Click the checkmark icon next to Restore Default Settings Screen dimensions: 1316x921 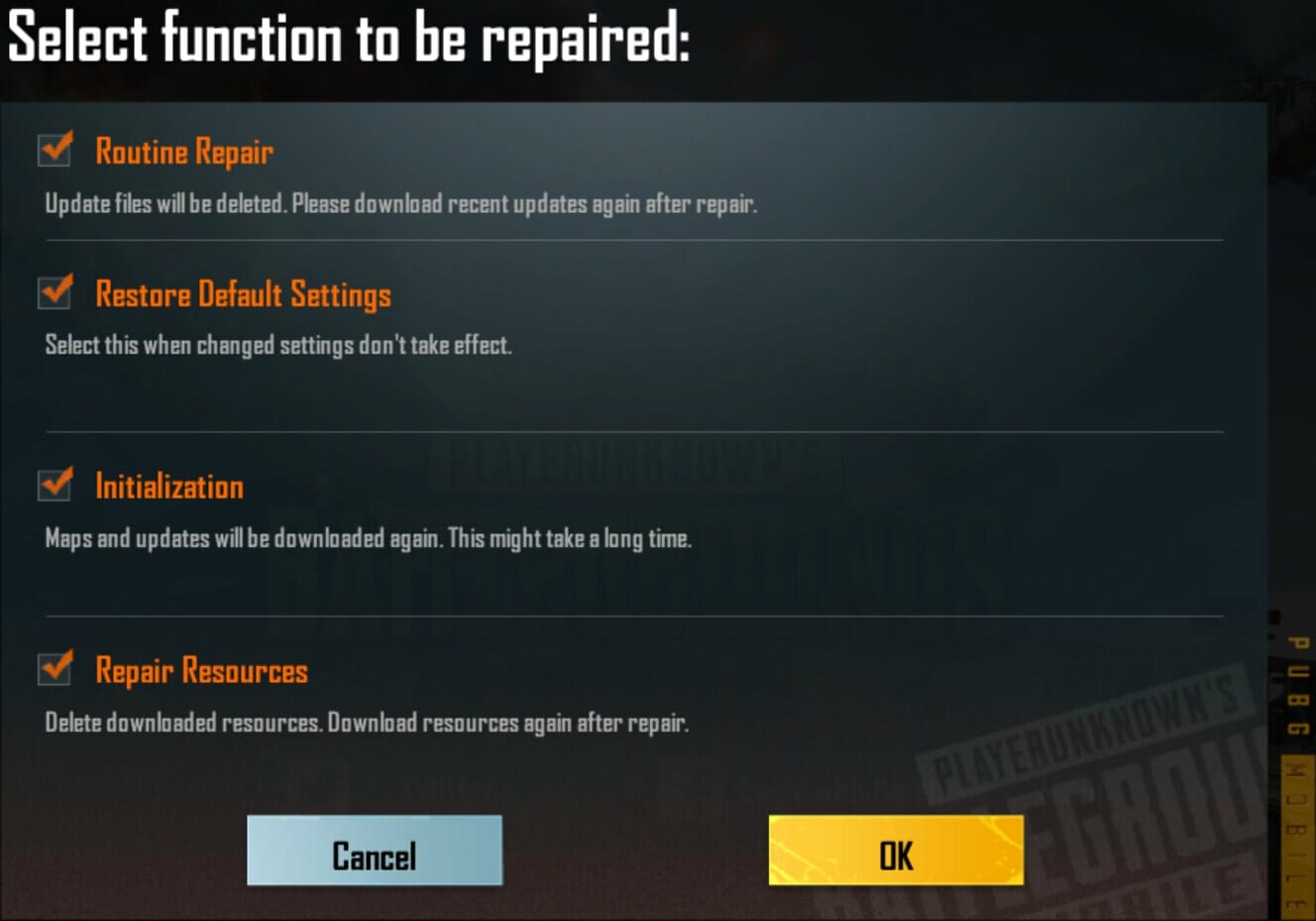pyautogui.click(x=55, y=291)
